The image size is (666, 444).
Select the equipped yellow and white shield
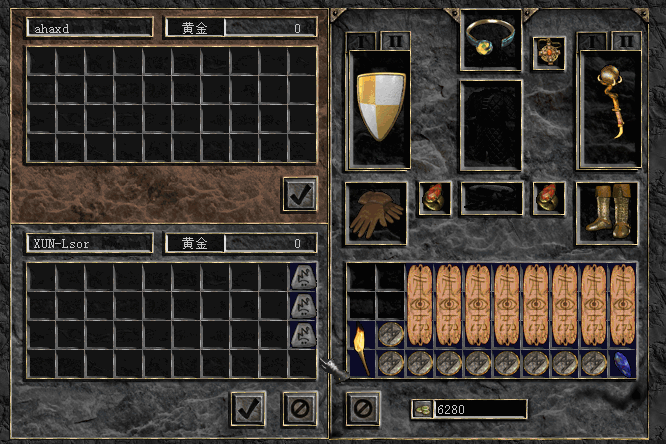click(380, 106)
